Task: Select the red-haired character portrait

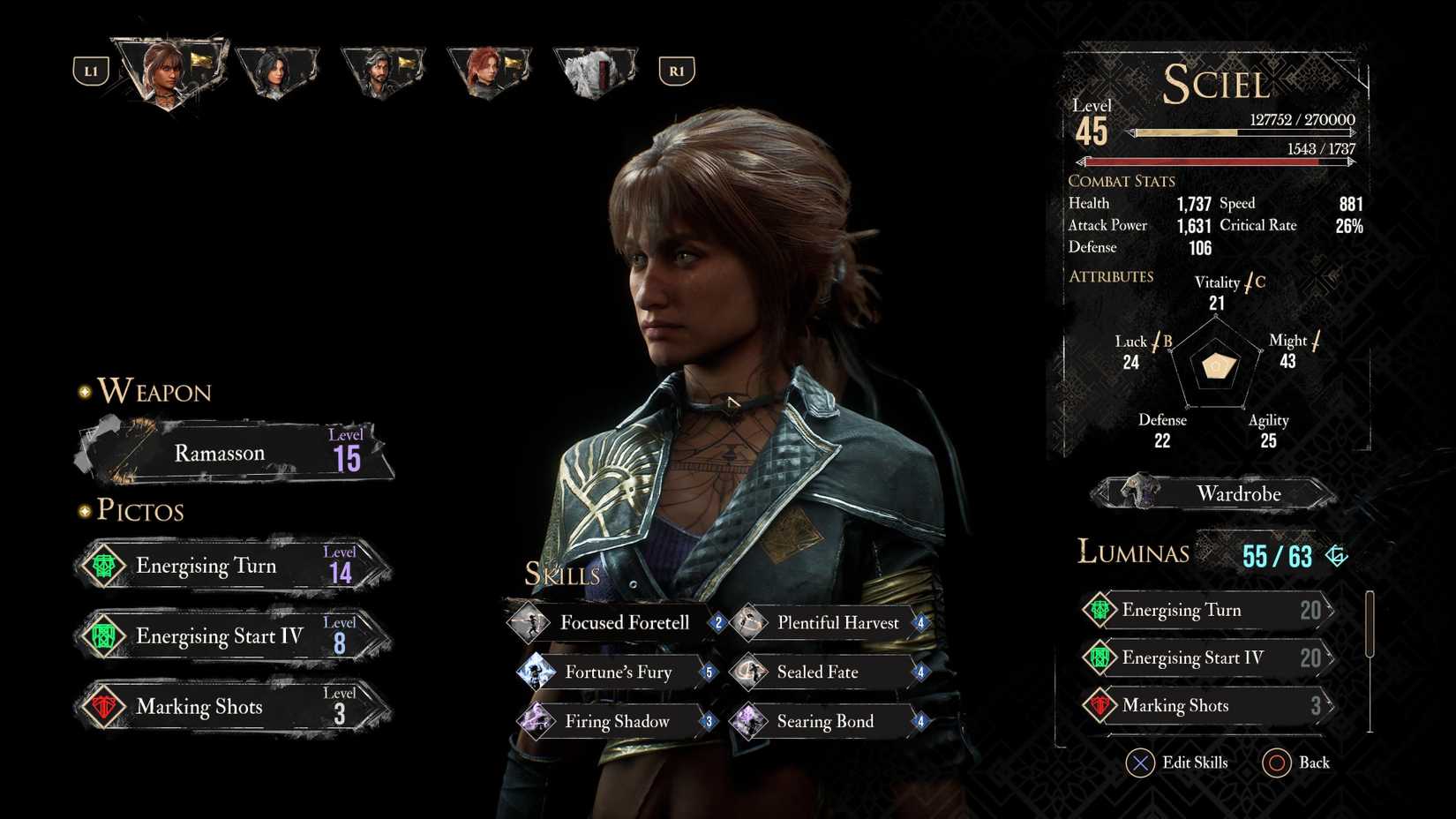Action: (487, 72)
